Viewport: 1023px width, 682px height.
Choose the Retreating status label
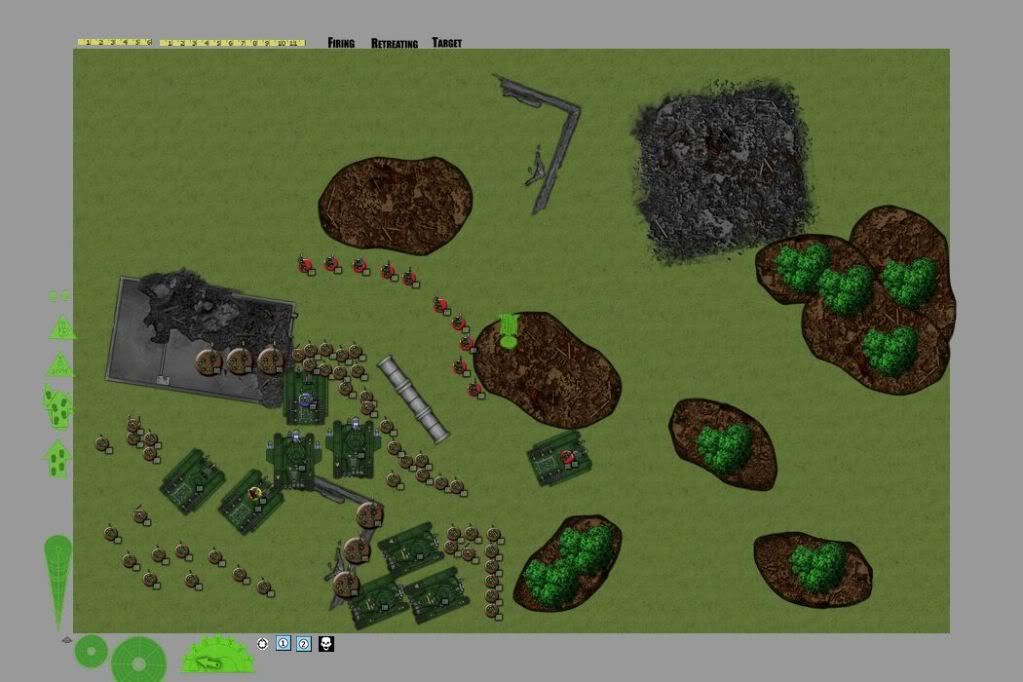point(394,44)
